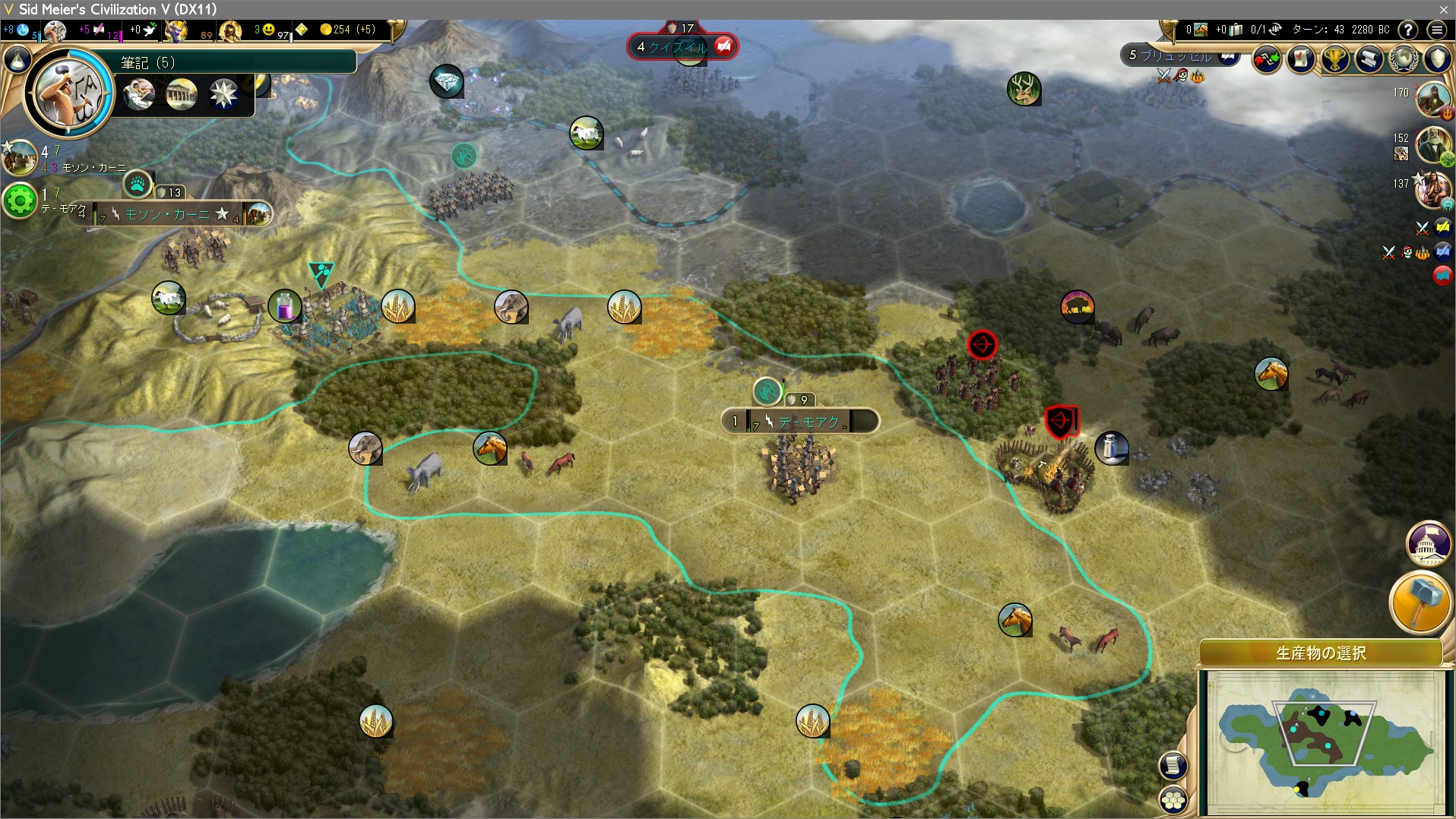Open the tech tree flask button
This screenshot has height=819, width=1456.
pyautogui.click(x=17, y=59)
